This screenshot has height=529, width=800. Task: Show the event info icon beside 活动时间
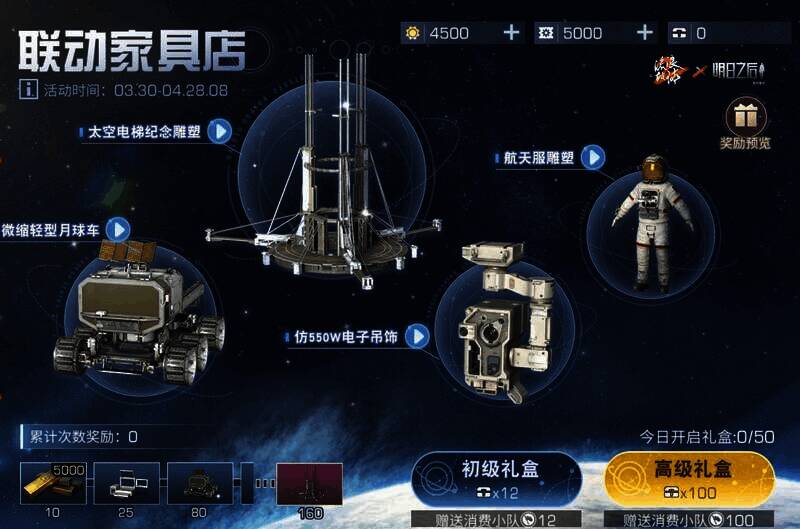(x=29, y=89)
